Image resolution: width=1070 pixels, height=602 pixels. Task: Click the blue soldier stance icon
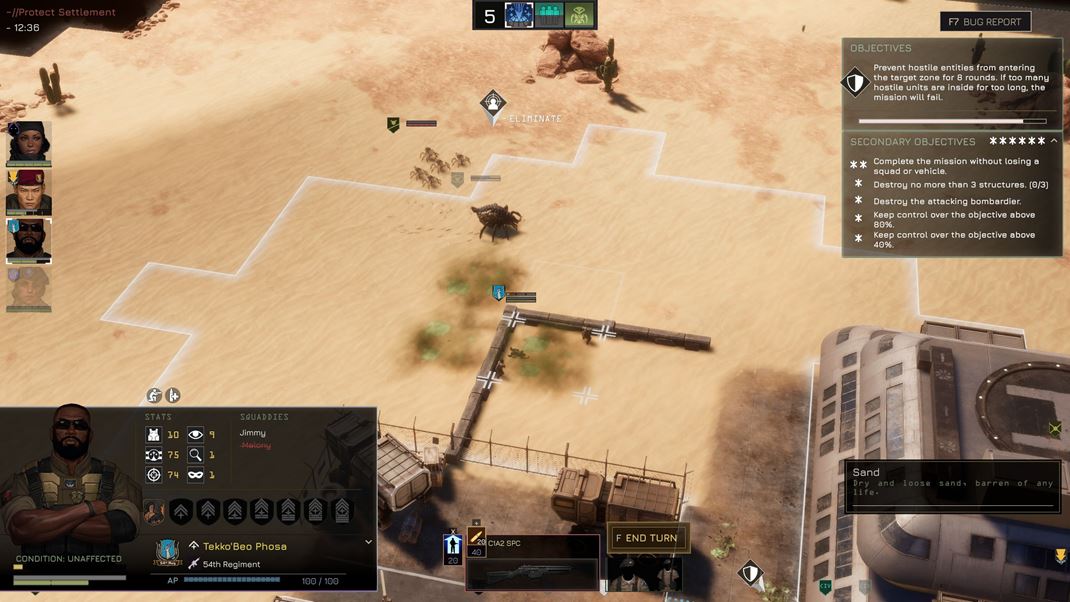[452, 545]
